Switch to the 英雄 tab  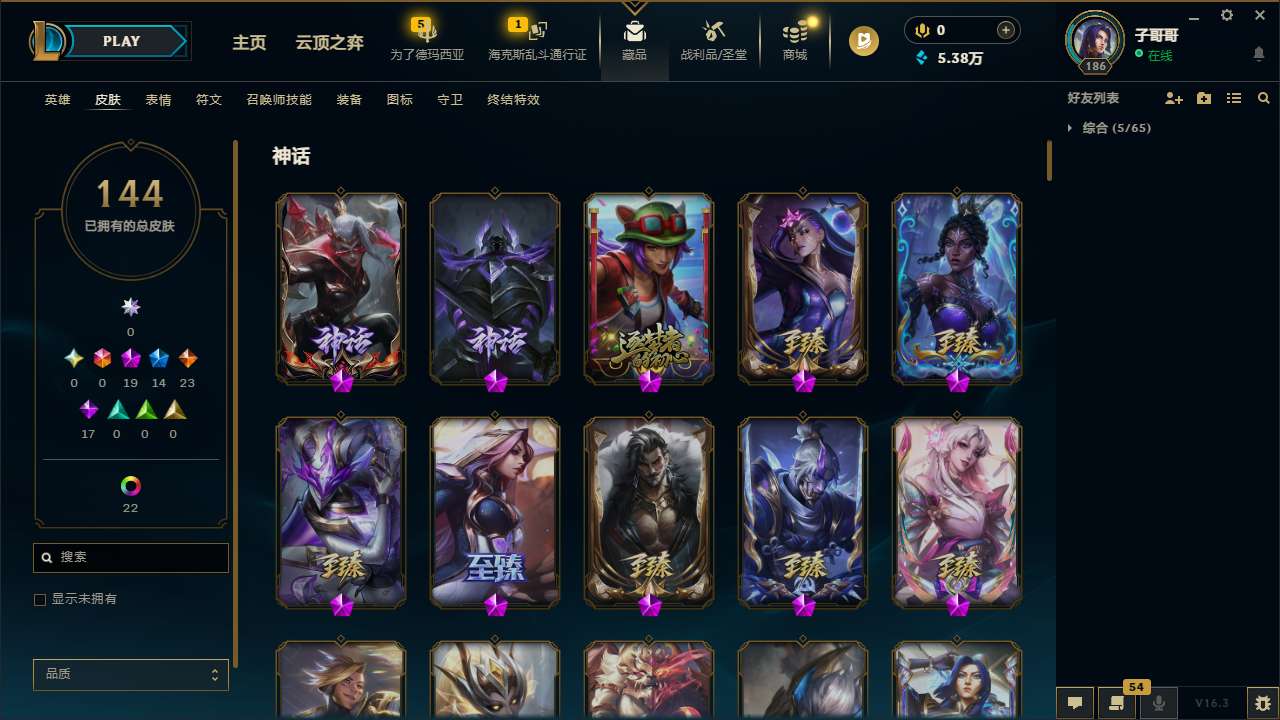click(57, 100)
